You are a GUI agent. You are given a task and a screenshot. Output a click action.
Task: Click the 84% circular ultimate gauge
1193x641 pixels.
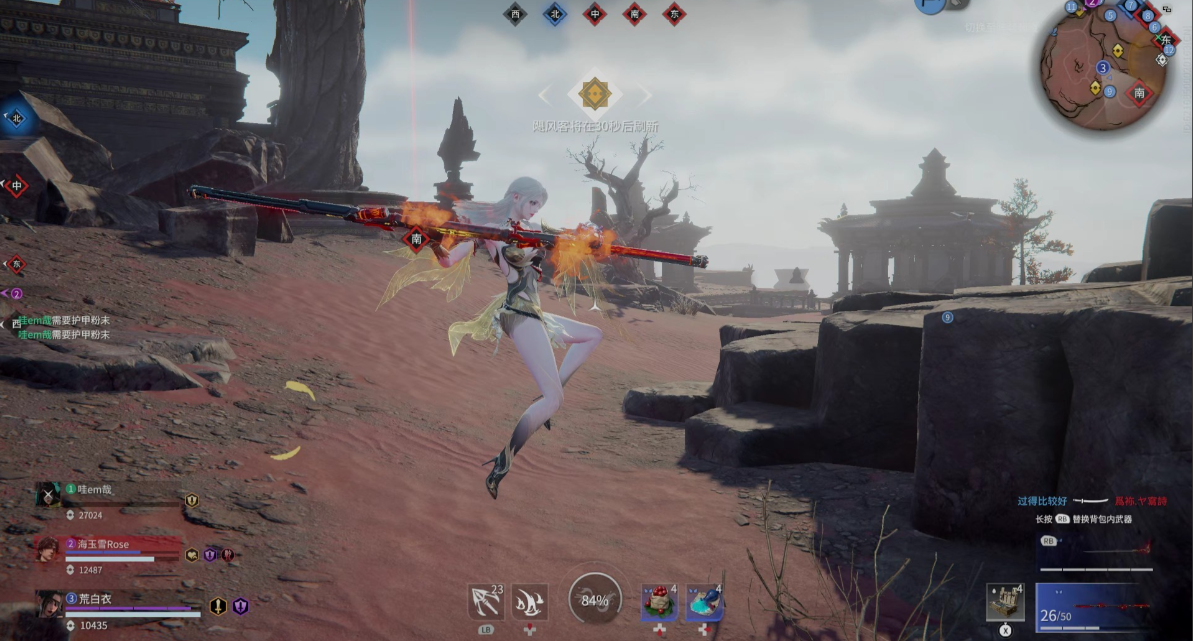coord(595,600)
